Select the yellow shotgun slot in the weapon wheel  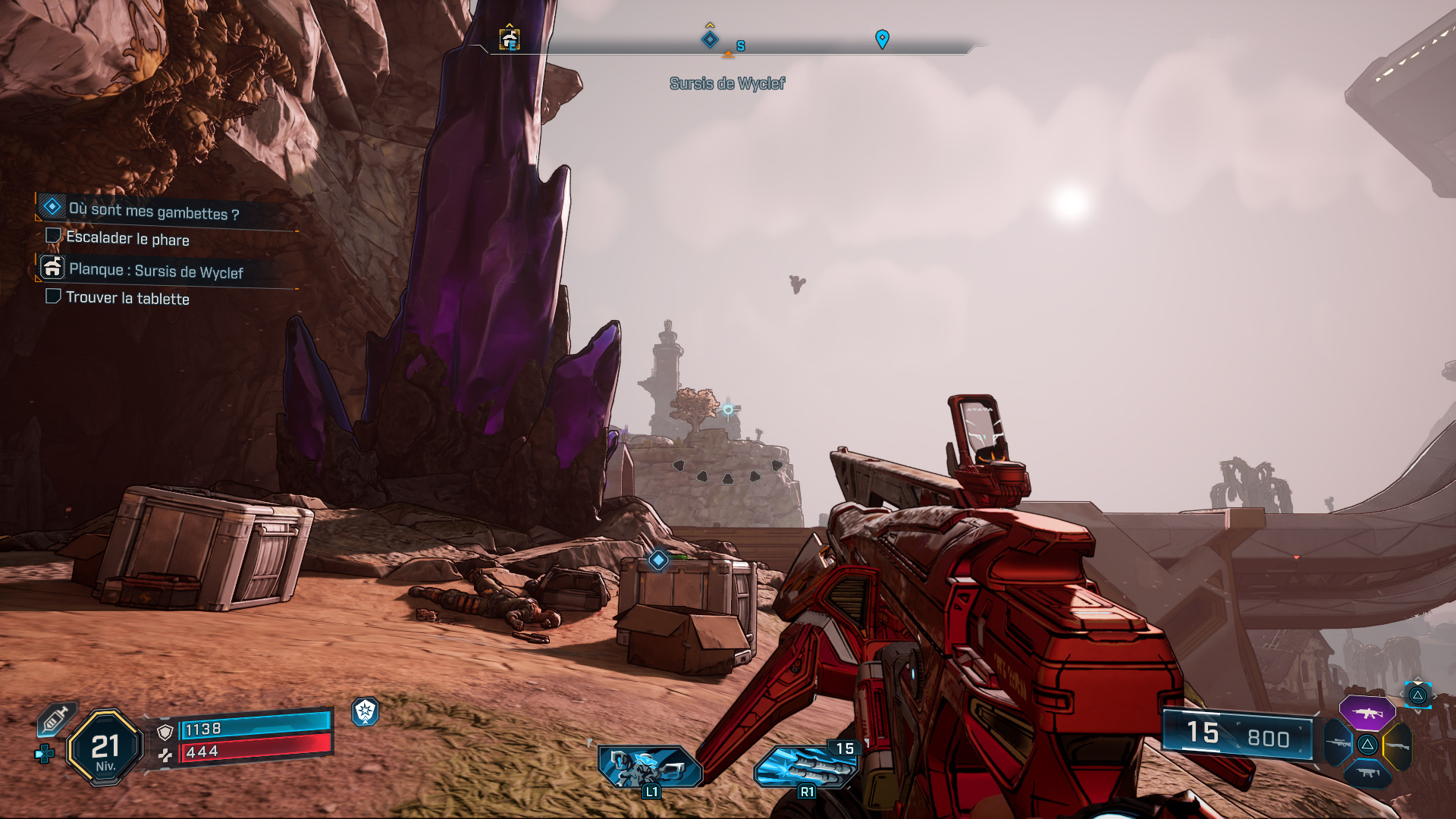coord(1398,745)
